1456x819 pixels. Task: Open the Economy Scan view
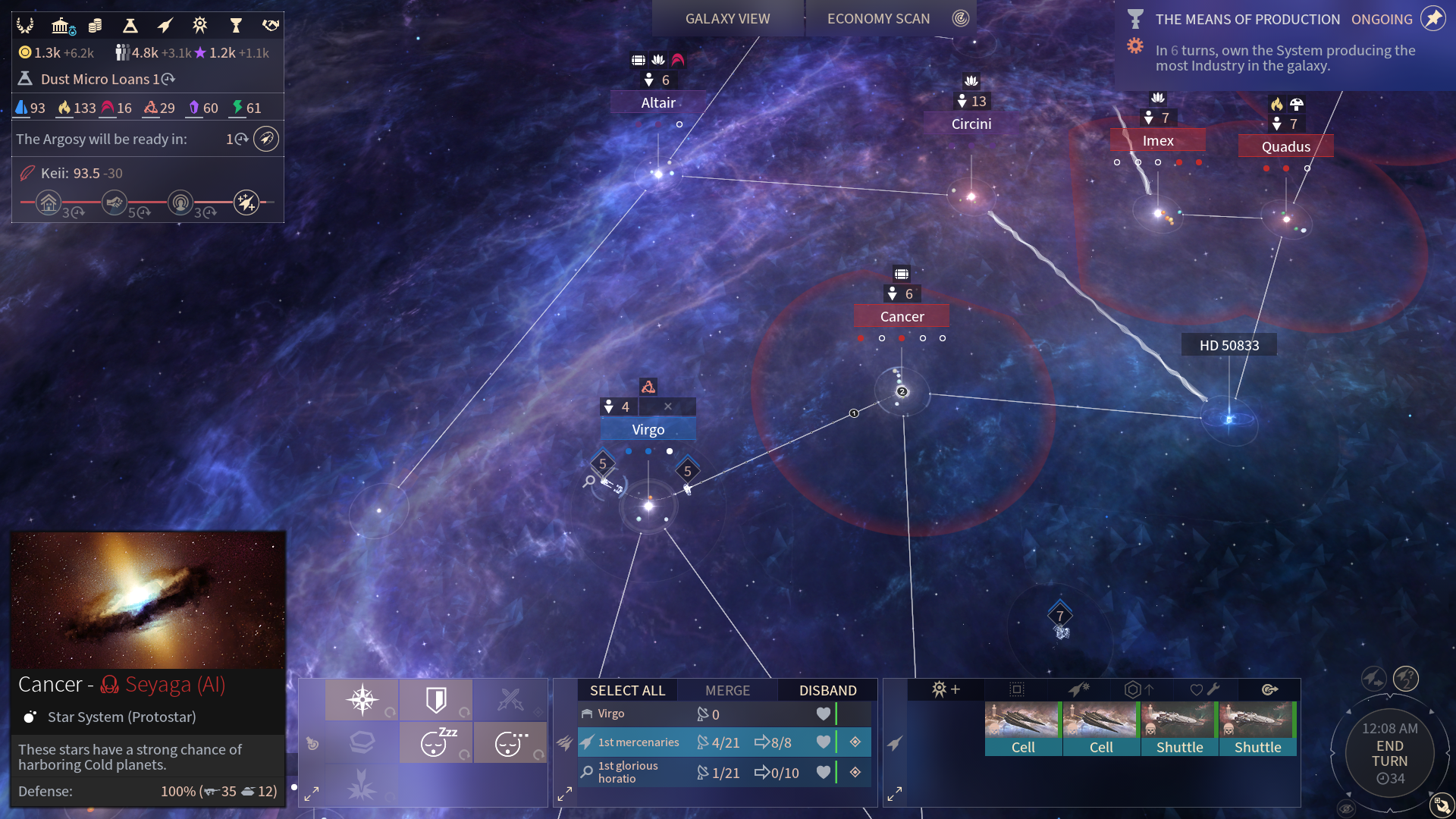[x=878, y=19]
